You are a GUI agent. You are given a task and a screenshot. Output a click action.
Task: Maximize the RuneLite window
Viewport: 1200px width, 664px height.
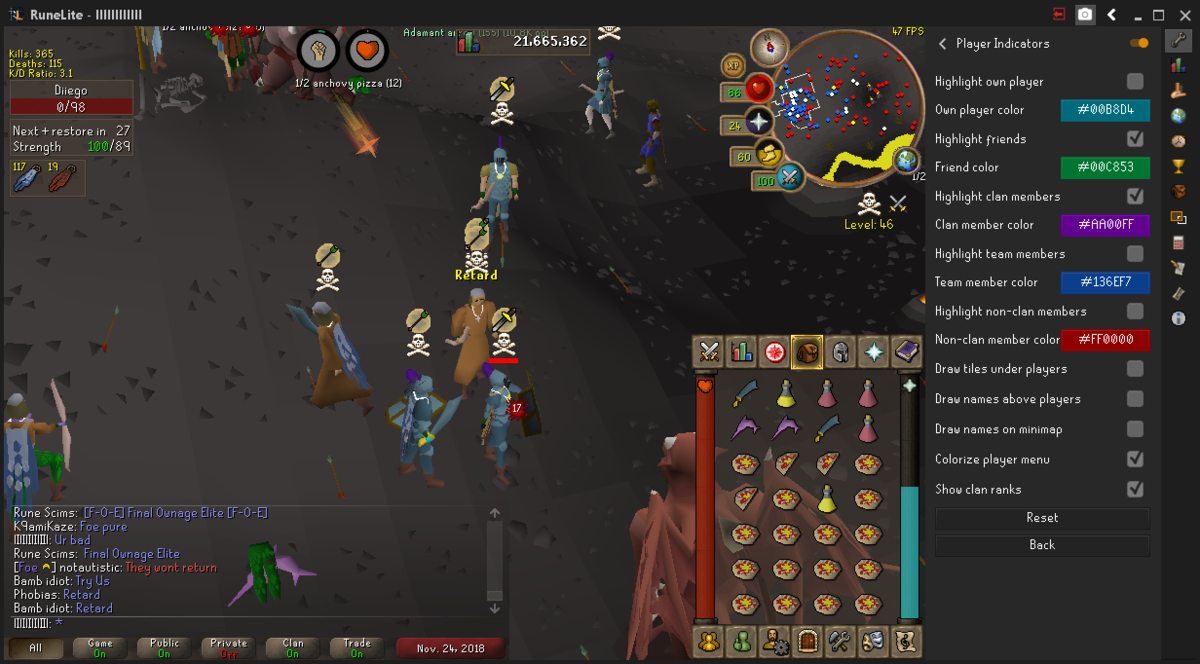(x=1159, y=15)
